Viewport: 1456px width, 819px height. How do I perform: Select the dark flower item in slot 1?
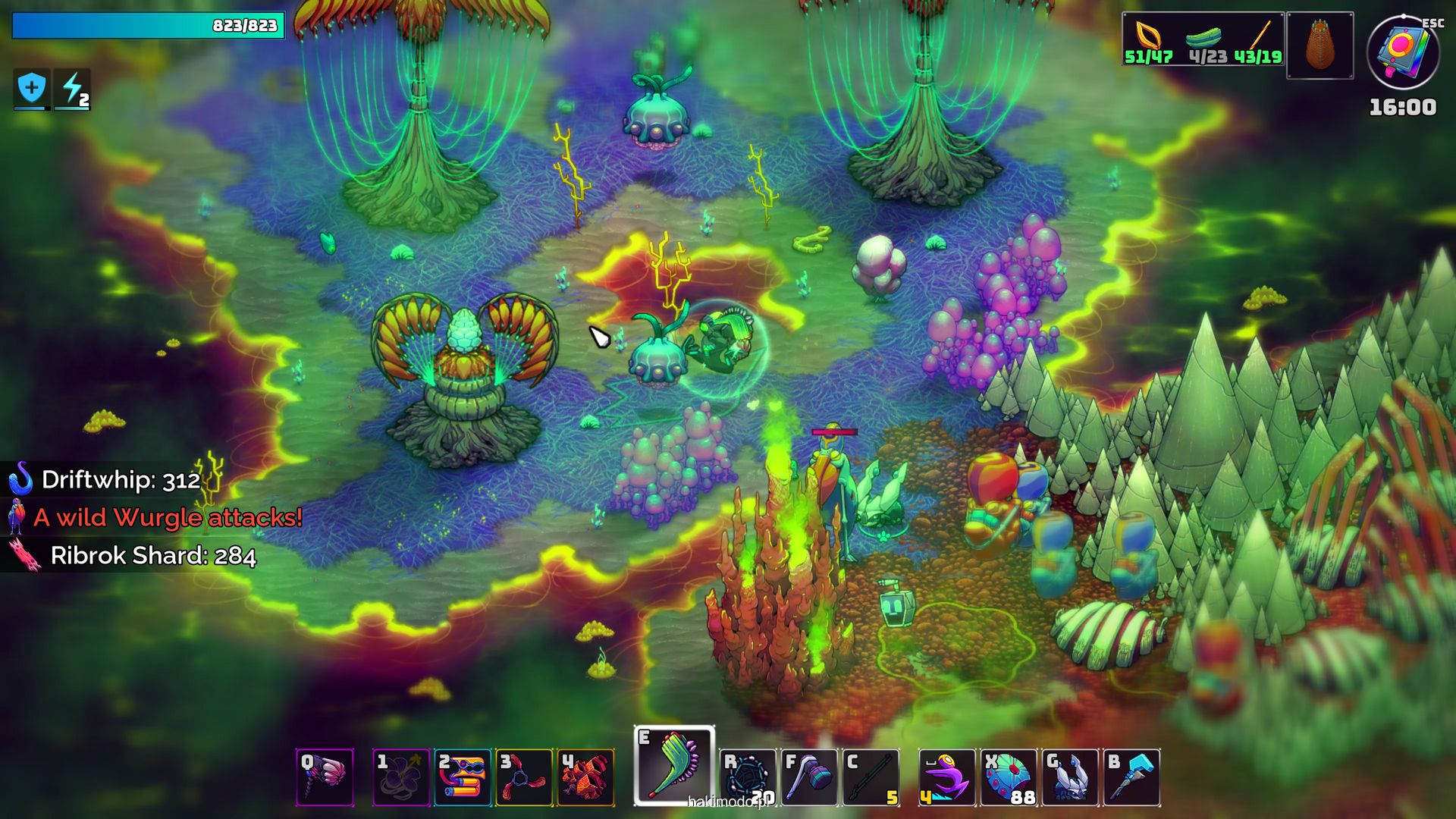pos(401,777)
